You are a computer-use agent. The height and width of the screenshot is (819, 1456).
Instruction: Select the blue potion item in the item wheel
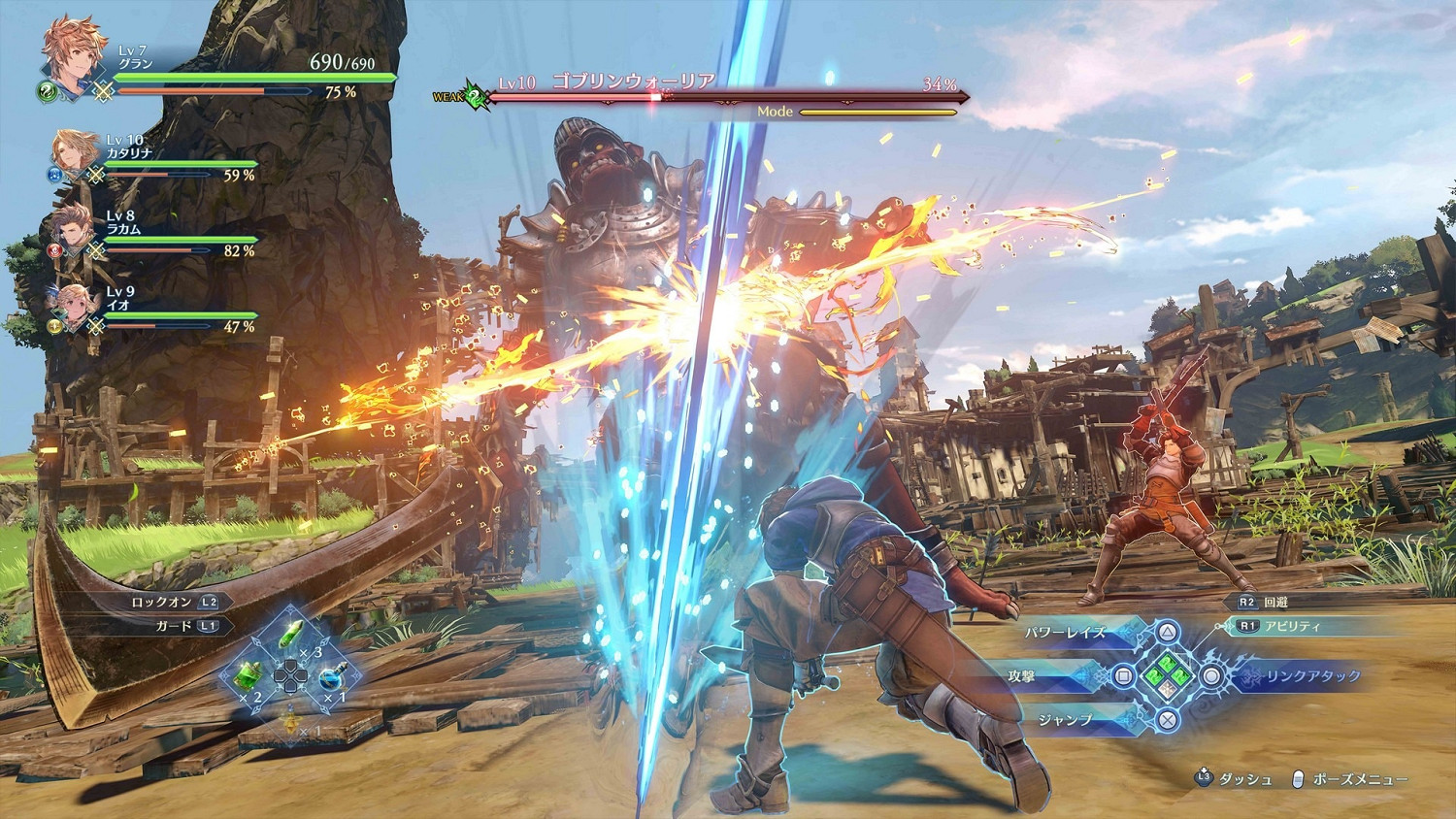[332, 676]
